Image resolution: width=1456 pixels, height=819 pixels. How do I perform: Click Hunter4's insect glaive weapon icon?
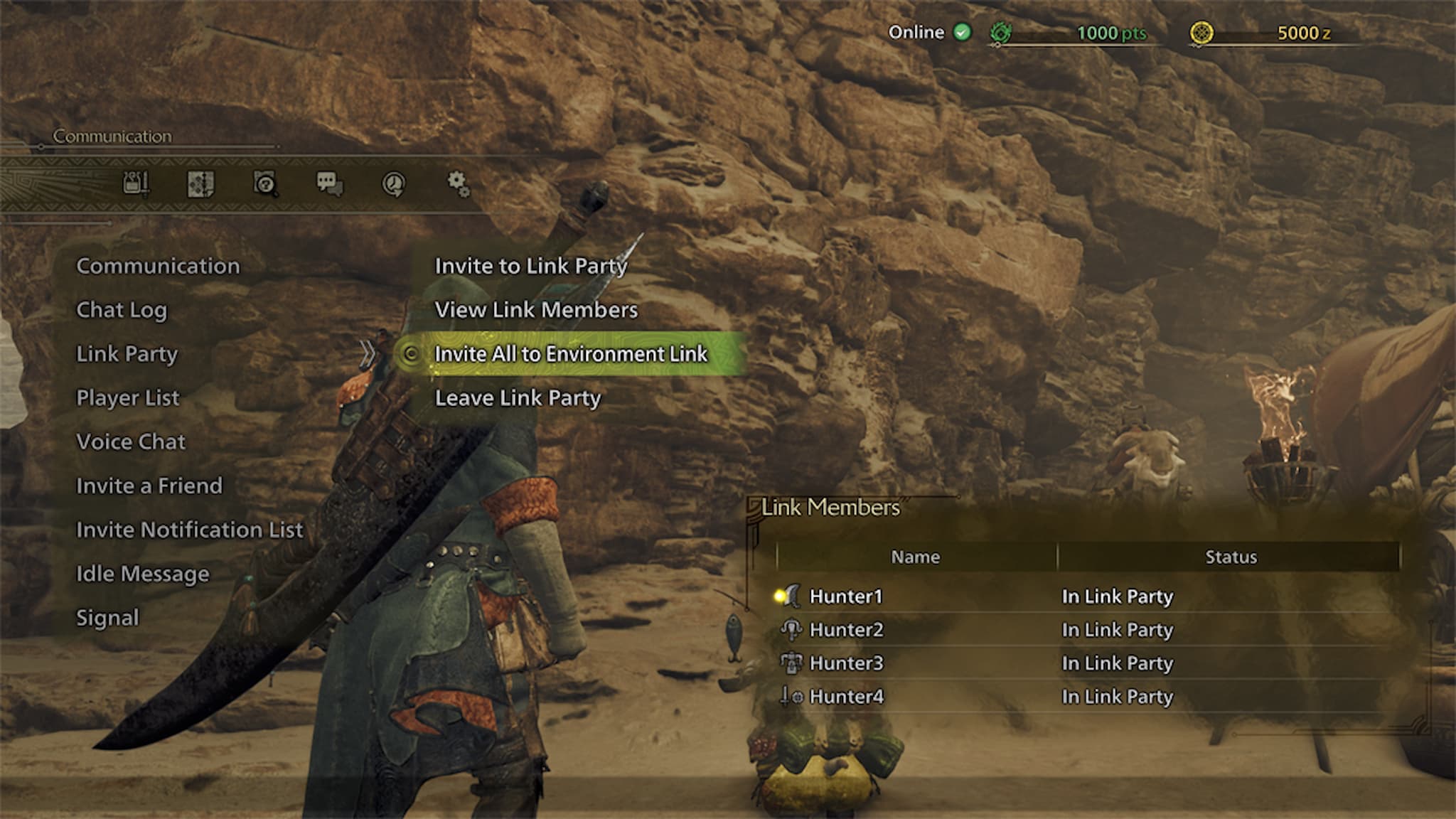[x=791, y=697]
